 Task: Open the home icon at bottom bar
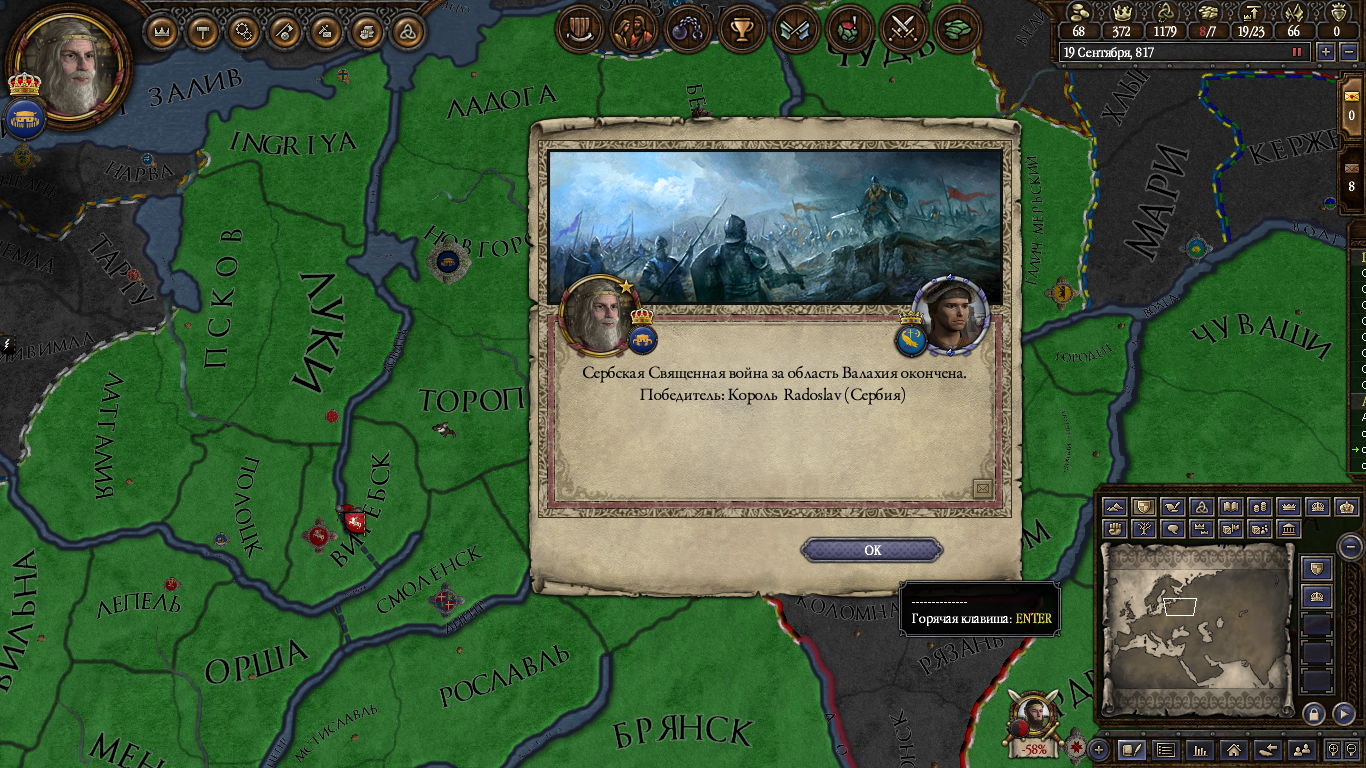1234,749
